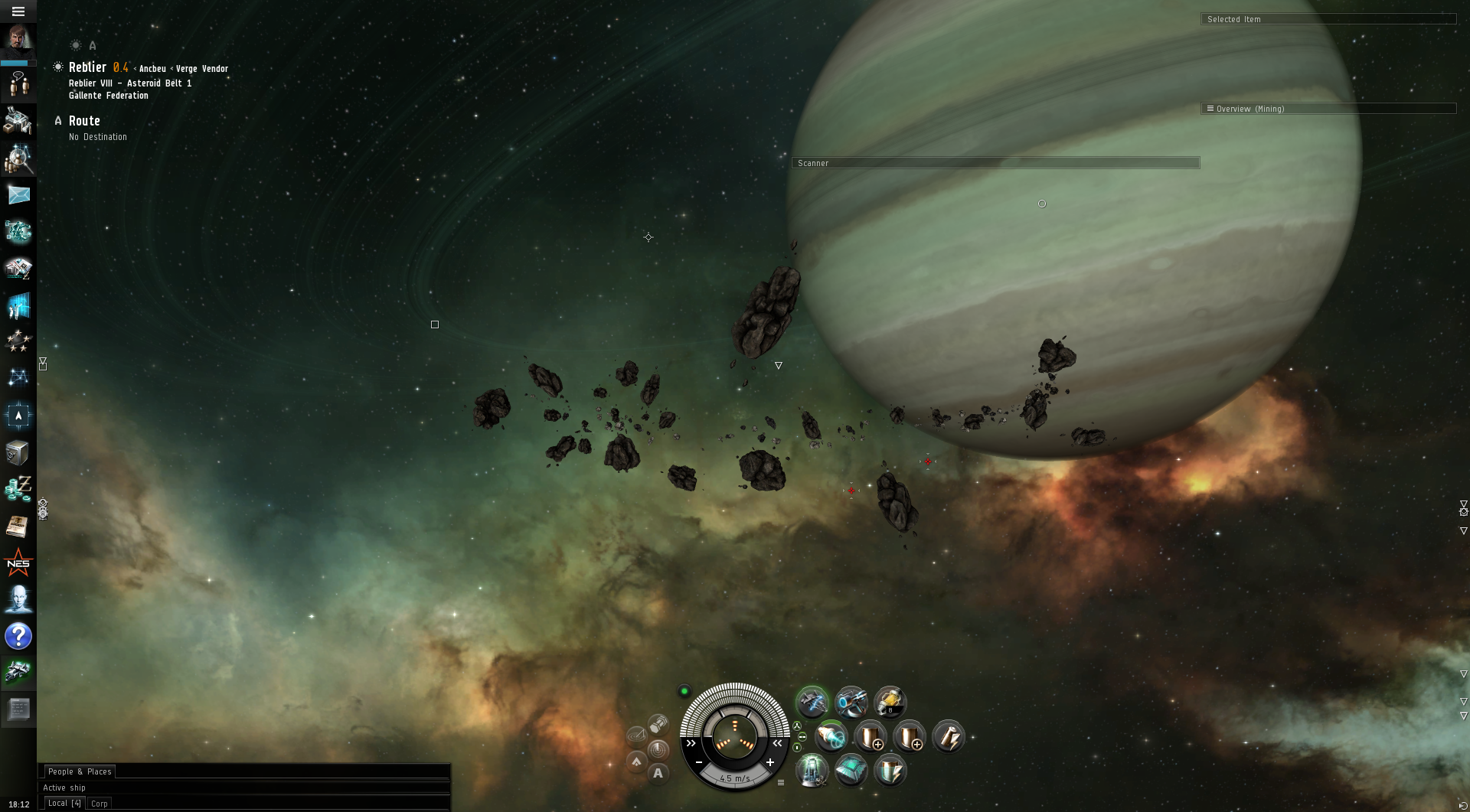Open the blue question mark help
Viewport: 1470px width, 812px height.
click(x=18, y=636)
